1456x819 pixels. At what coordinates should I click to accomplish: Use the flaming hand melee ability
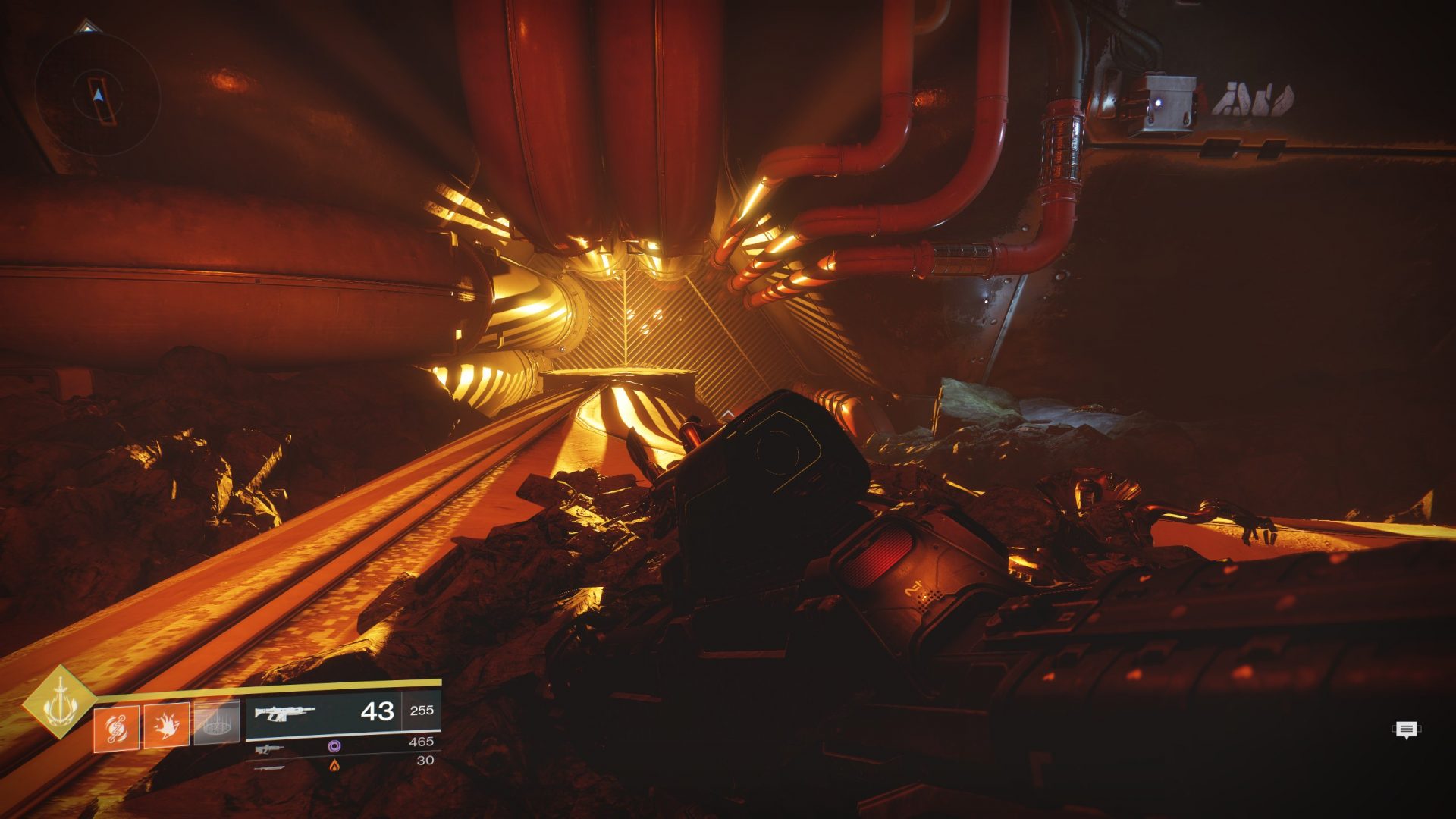pos(167,725)
